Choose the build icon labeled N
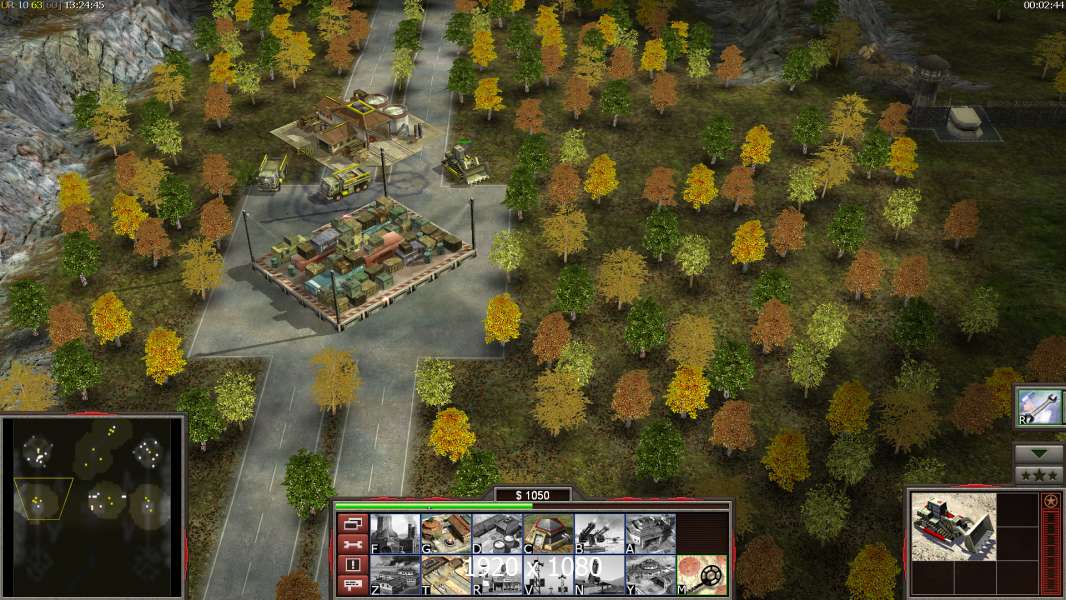Screen dimensions: 1066x600 pos(599,574)
